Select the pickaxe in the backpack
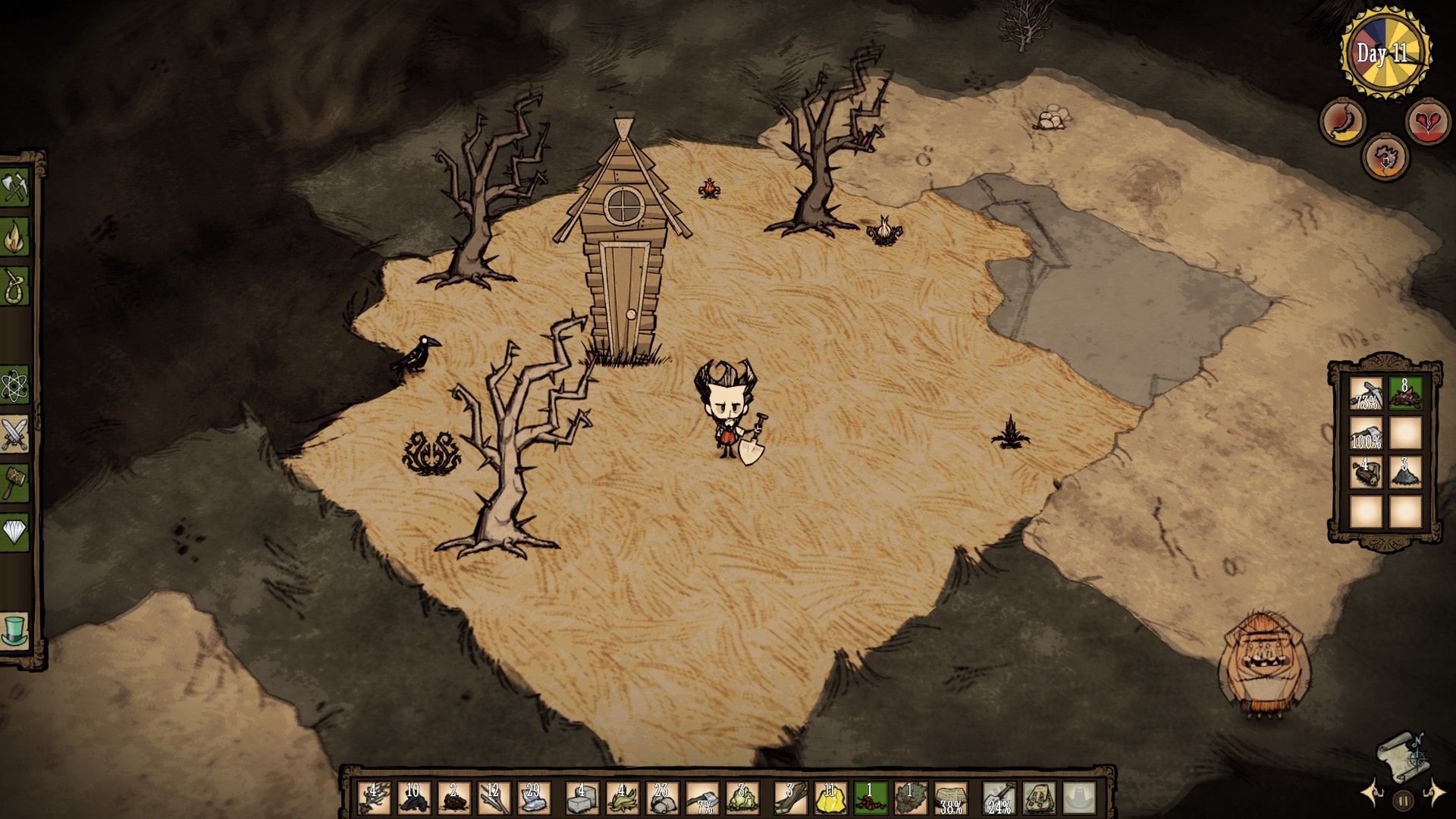 pyautogui.click(x=1365, y=394)
